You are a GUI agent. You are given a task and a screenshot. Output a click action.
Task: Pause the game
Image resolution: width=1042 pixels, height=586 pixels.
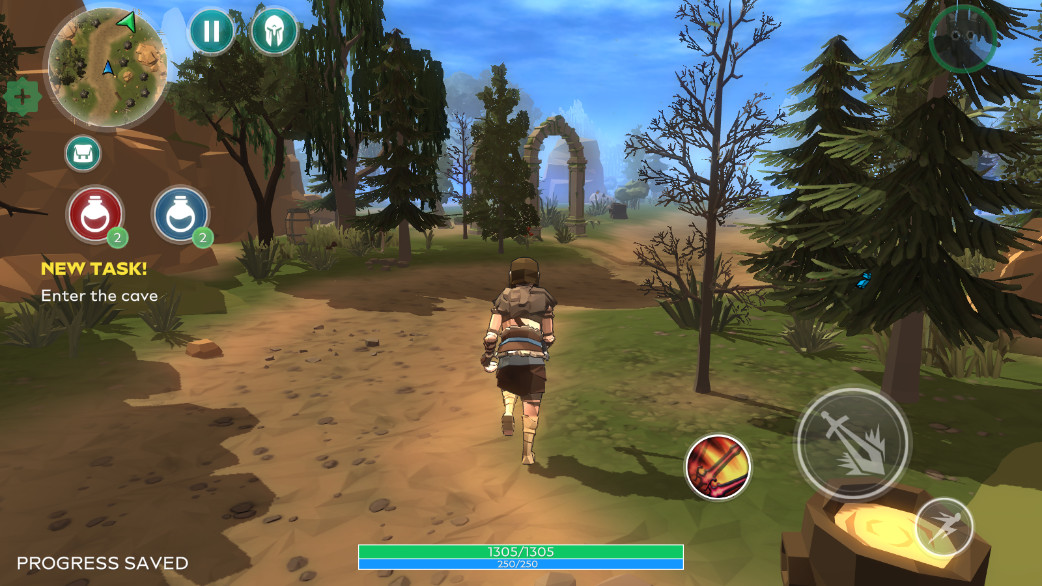212,31
